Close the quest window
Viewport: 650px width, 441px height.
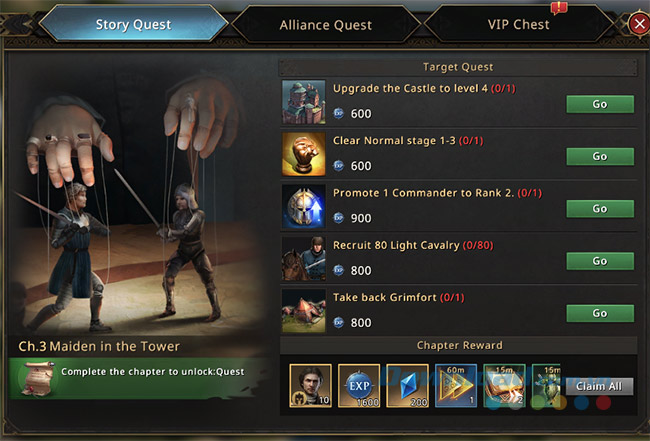pyautogui.click(x=637, y=24)
